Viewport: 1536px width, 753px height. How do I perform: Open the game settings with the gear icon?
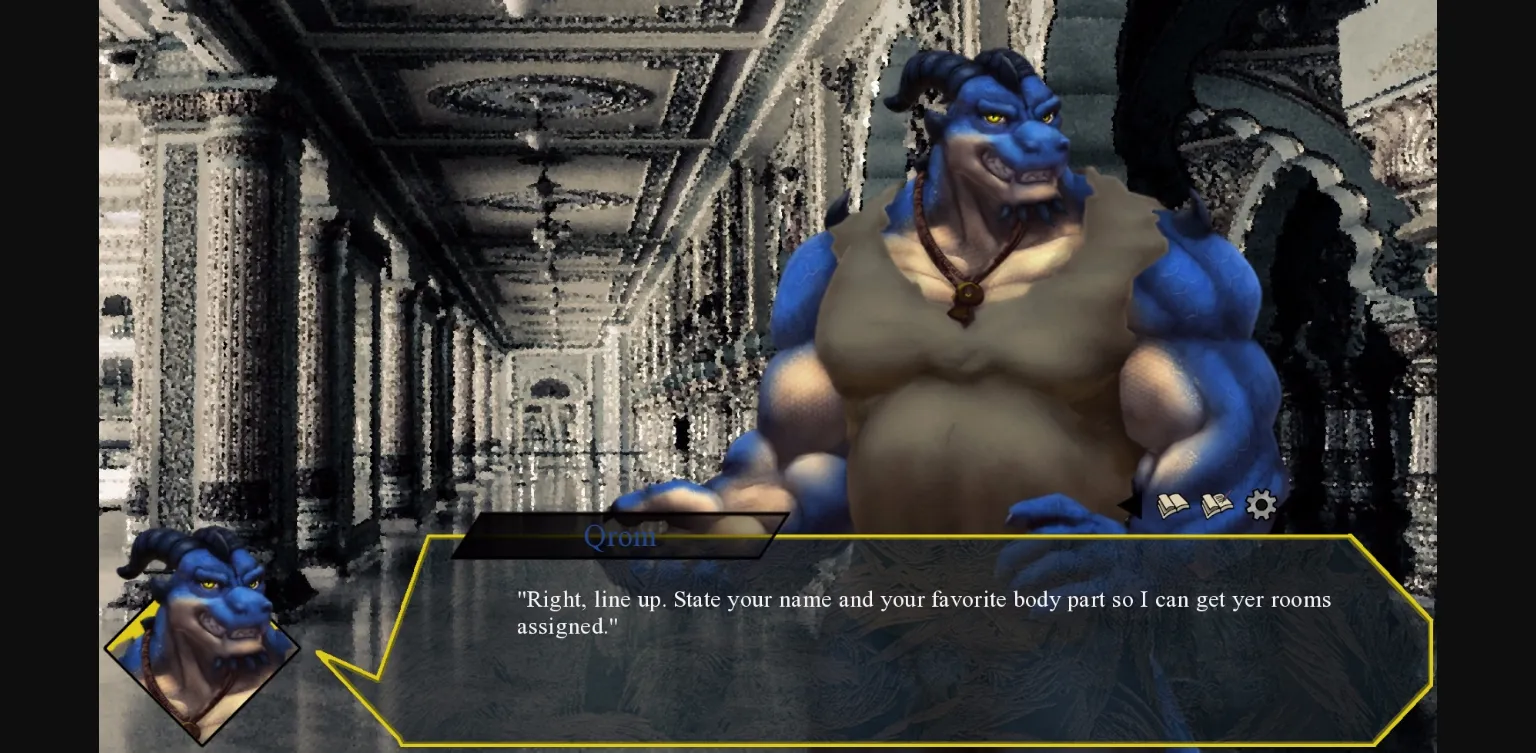[x=1261, y=505]
